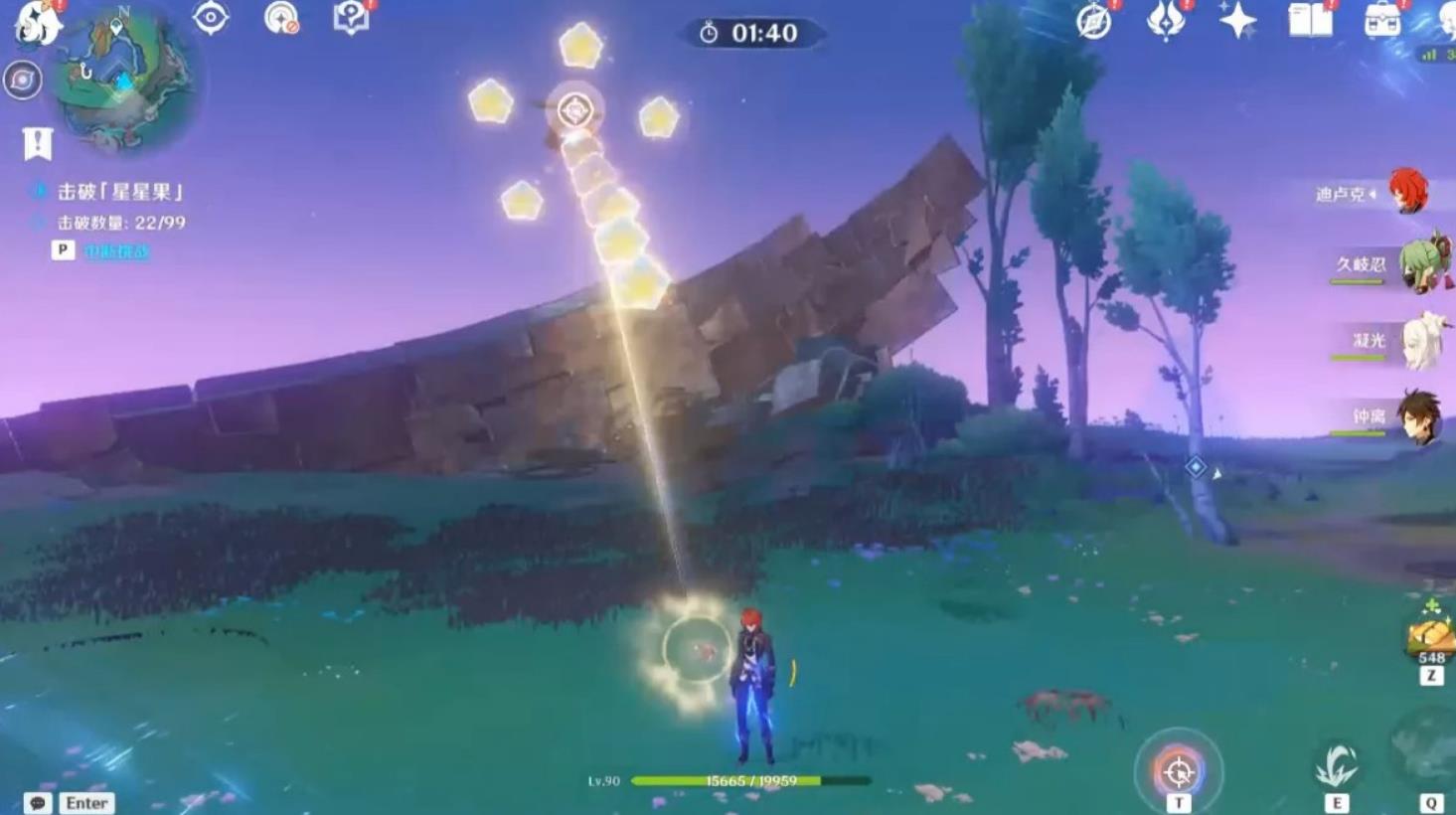Screen dimensions: 1456x815
Task: Open the backpack inventory
Action: tap(1382, 20)
